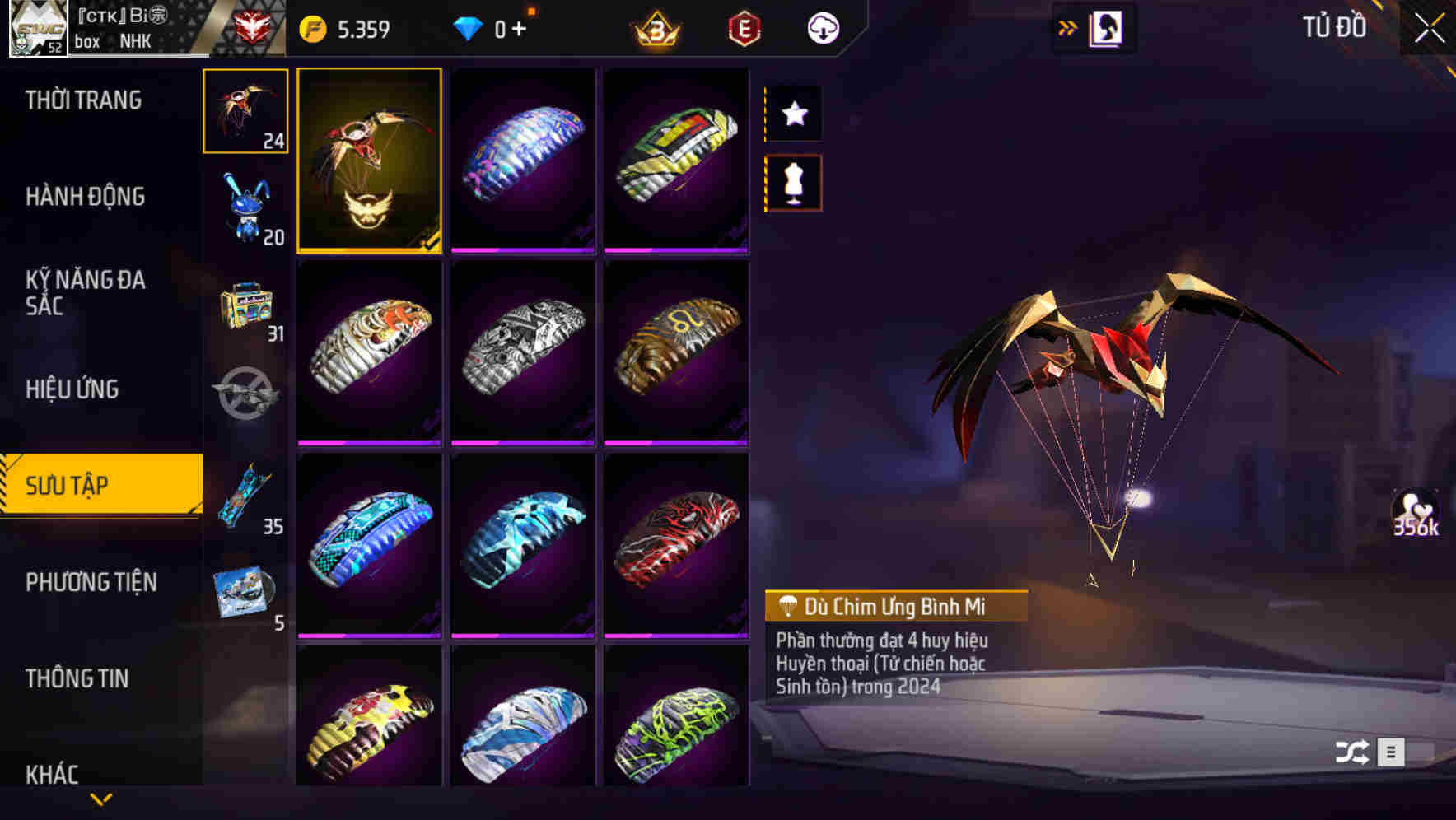1456x820 pixels.
Task: Click the 356k likes heart counter
Action: tap(1418, 511)
